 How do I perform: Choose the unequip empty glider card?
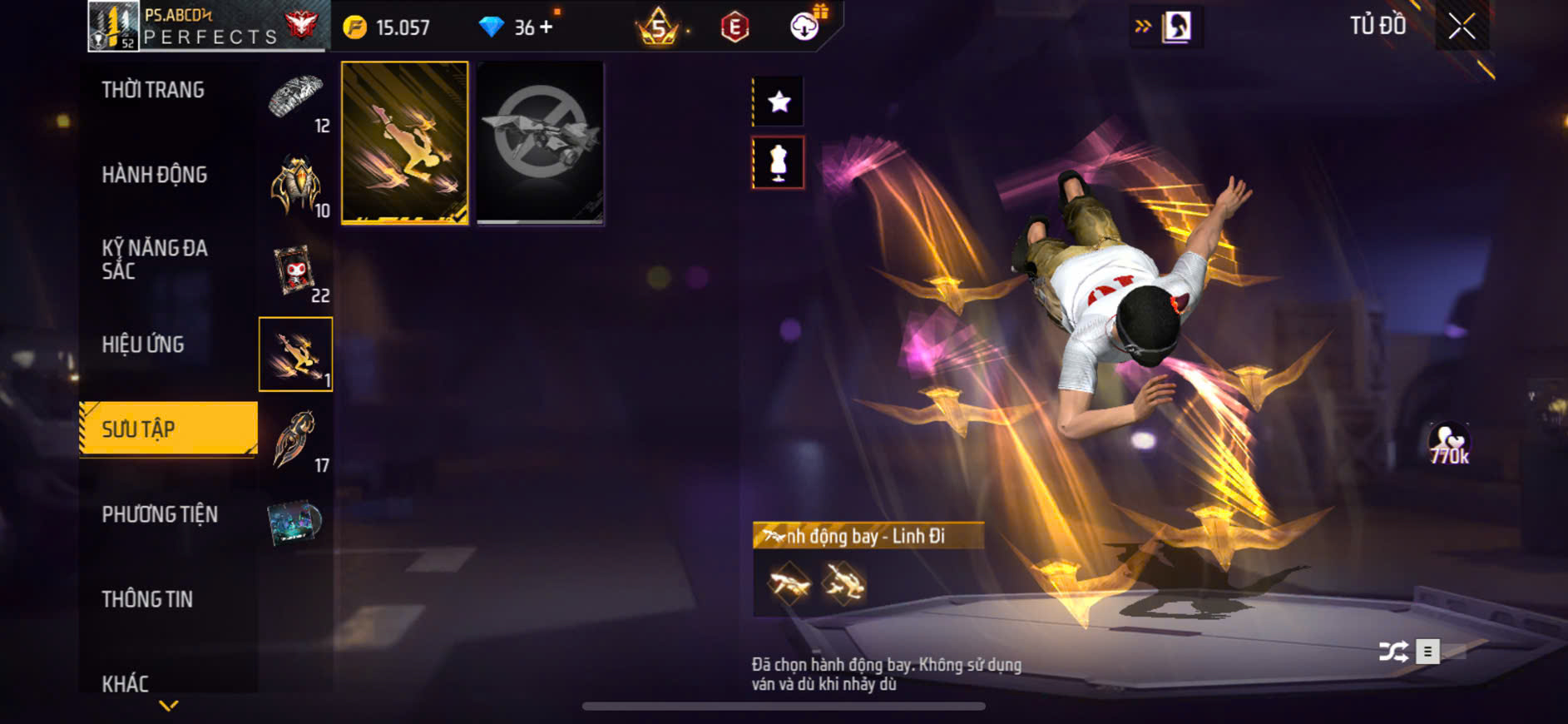(x=540, y=142)
